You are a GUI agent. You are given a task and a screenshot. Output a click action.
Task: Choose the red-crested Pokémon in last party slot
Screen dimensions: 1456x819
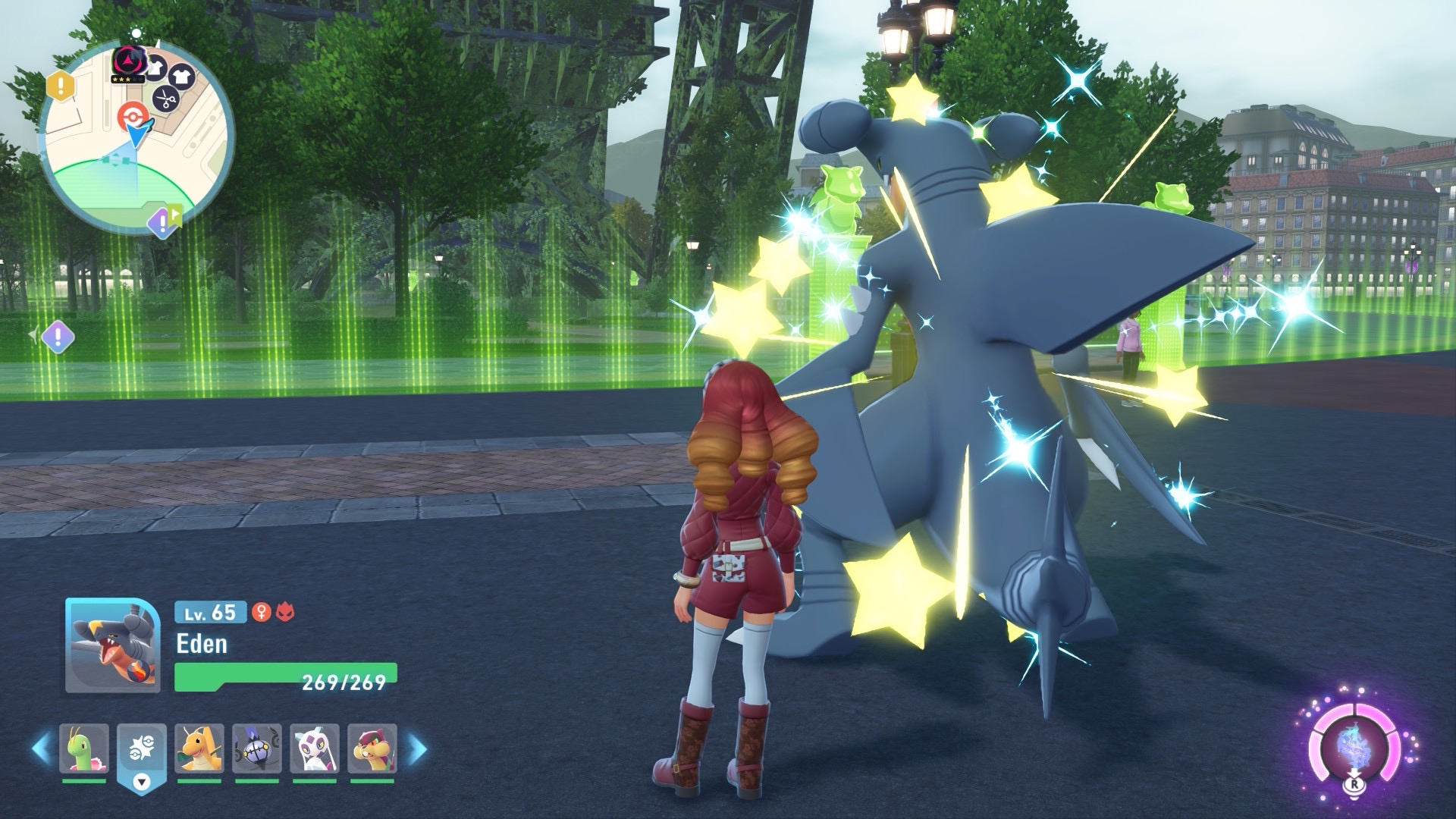pyautogui.click(x=372, y=748)
